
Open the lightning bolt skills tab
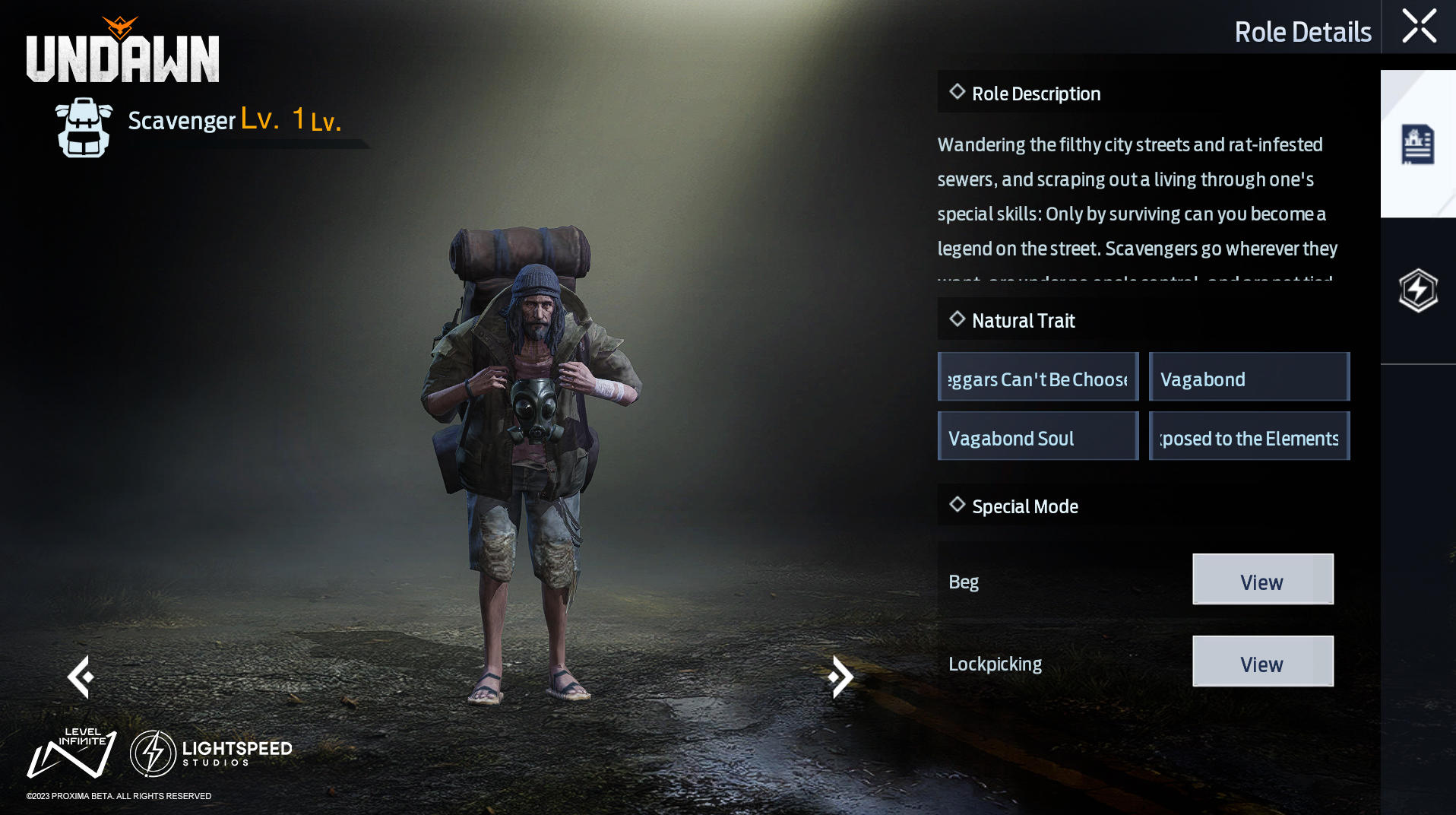coord(1418,290)
